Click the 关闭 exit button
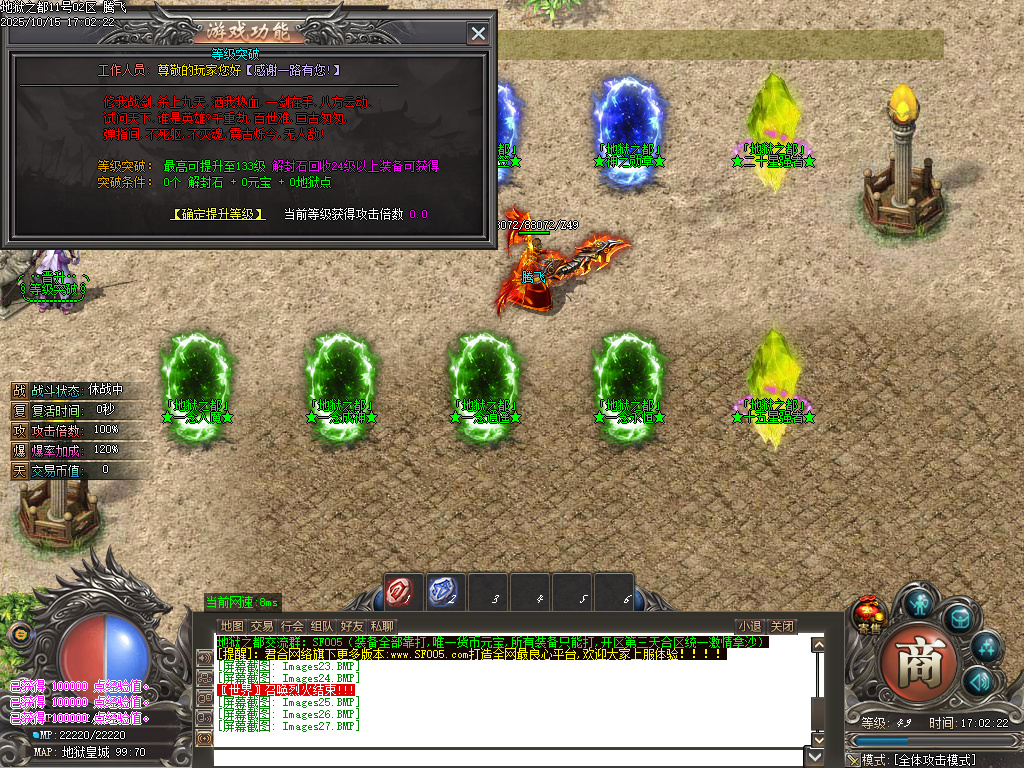Image resolution: width=1024 pixels, height=768 pixels. [782, 626]
